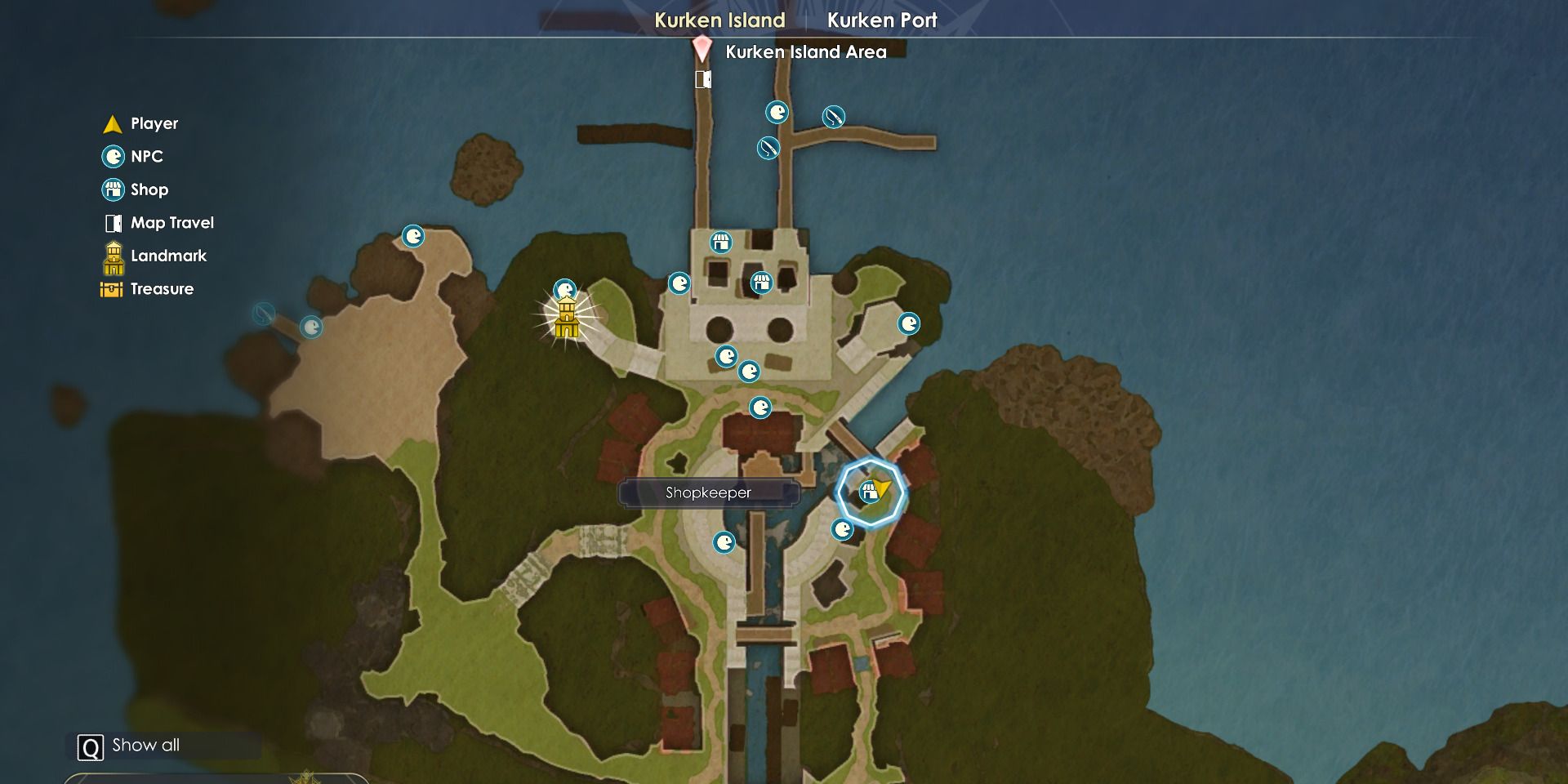Select the faded fishing marker beside the beach
Viewport: 1568px width, 784px height.
tap(263, 314)
